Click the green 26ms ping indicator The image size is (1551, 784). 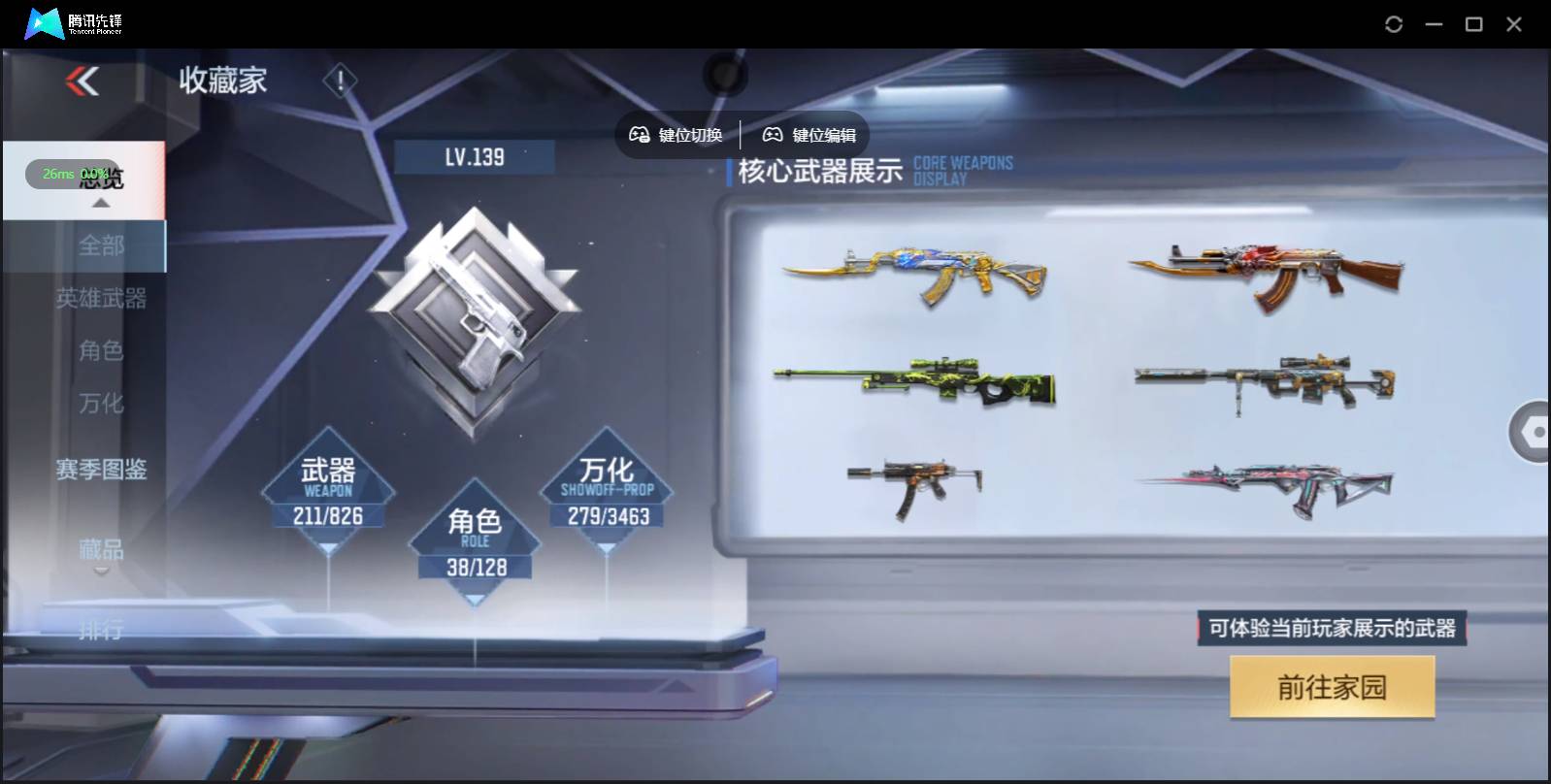pyautogui.click(x=60, y=175)
